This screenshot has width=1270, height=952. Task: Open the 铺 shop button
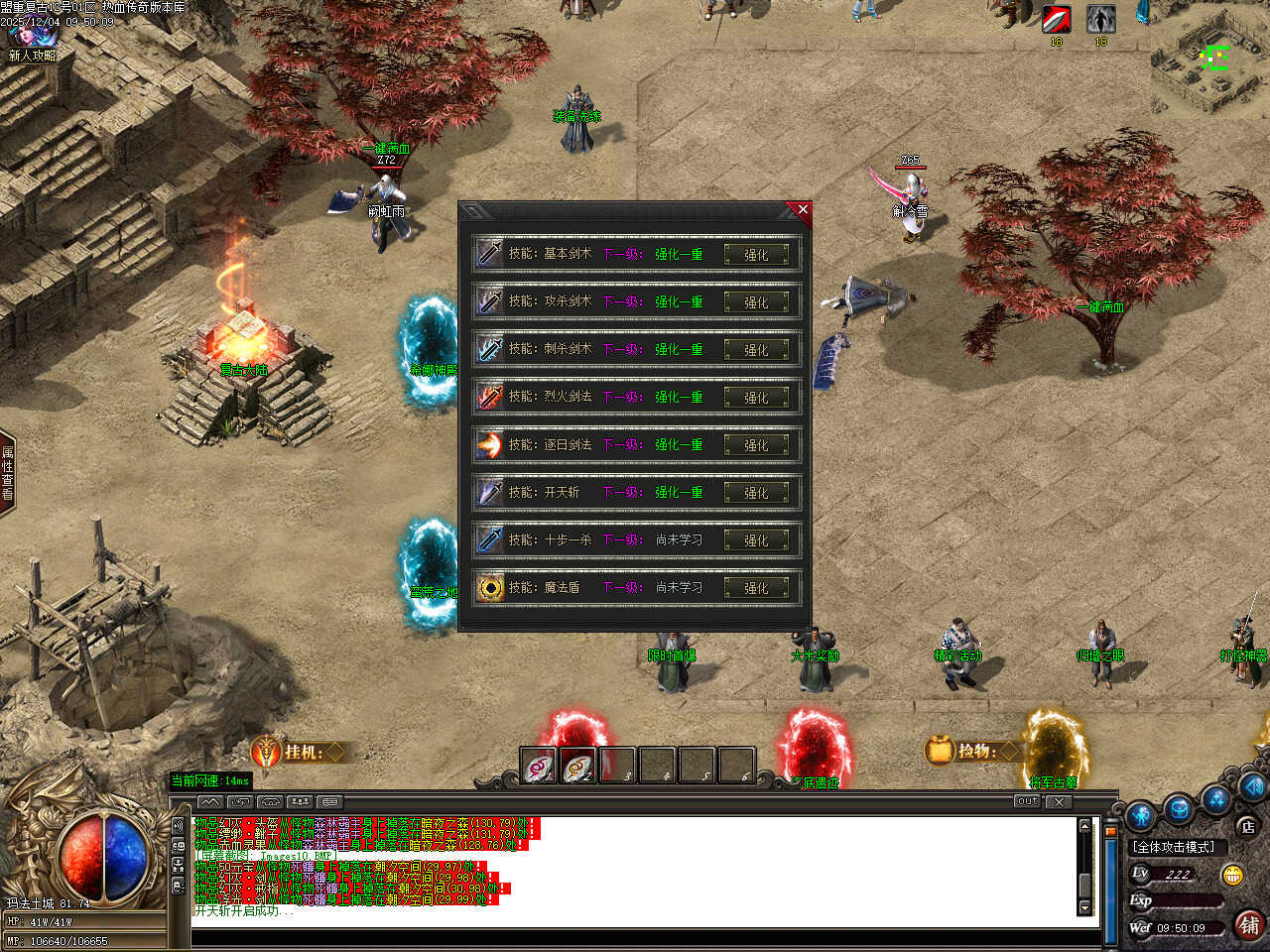tap(1249, 925)
